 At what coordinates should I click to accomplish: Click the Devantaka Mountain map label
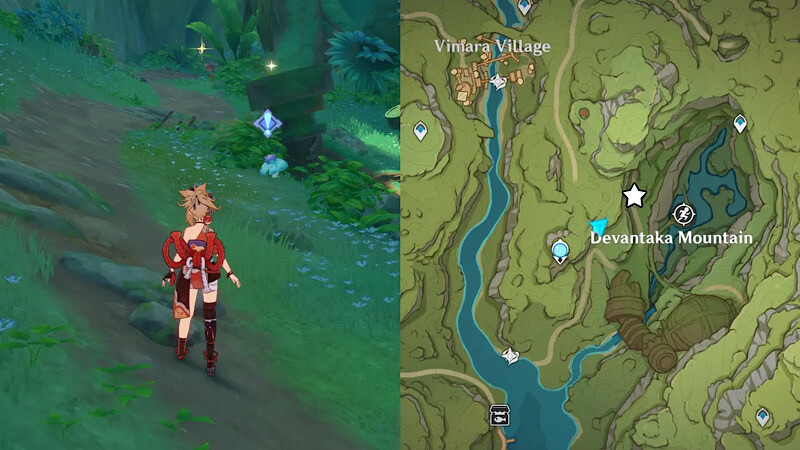[x=670, y=238]
